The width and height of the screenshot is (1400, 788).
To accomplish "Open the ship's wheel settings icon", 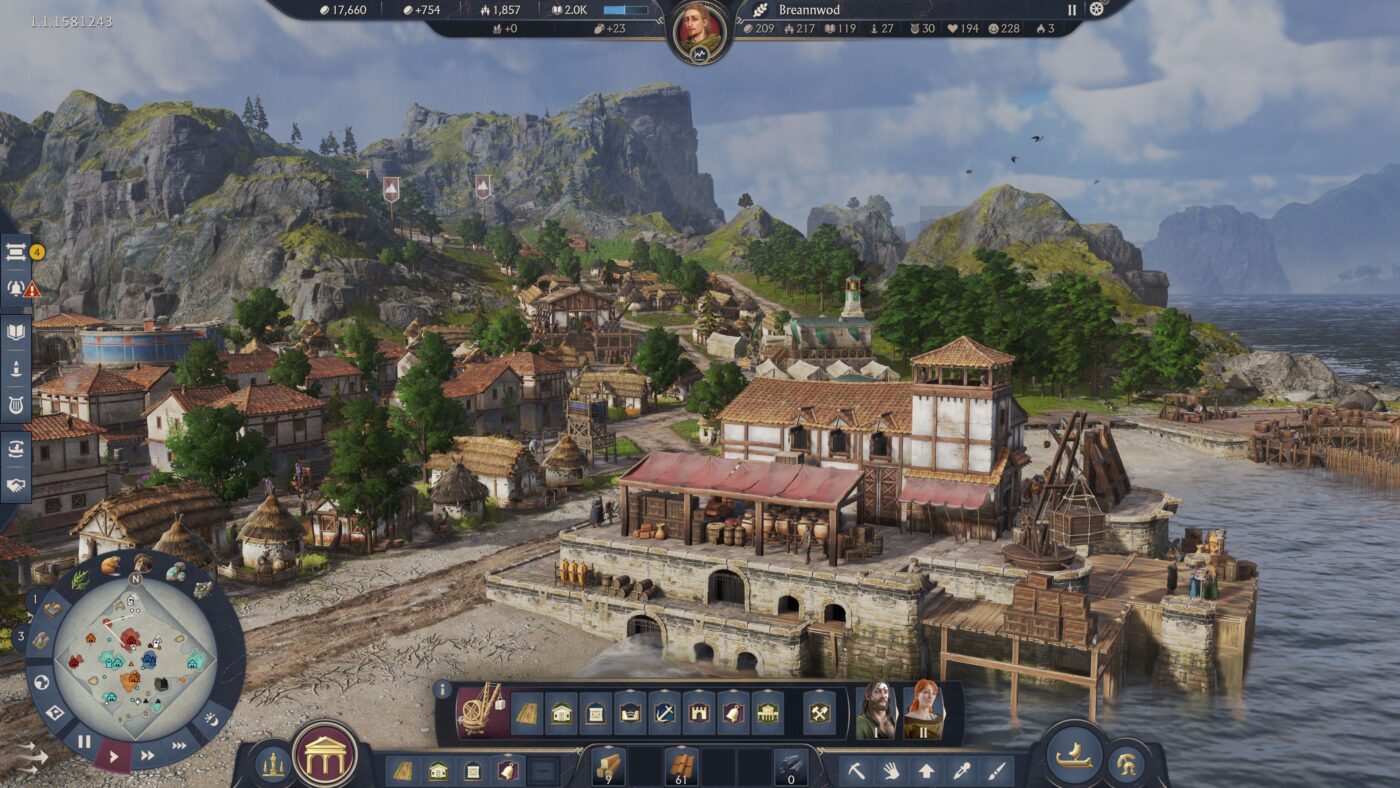I will pyautogui.click(x=1097, y=9).
